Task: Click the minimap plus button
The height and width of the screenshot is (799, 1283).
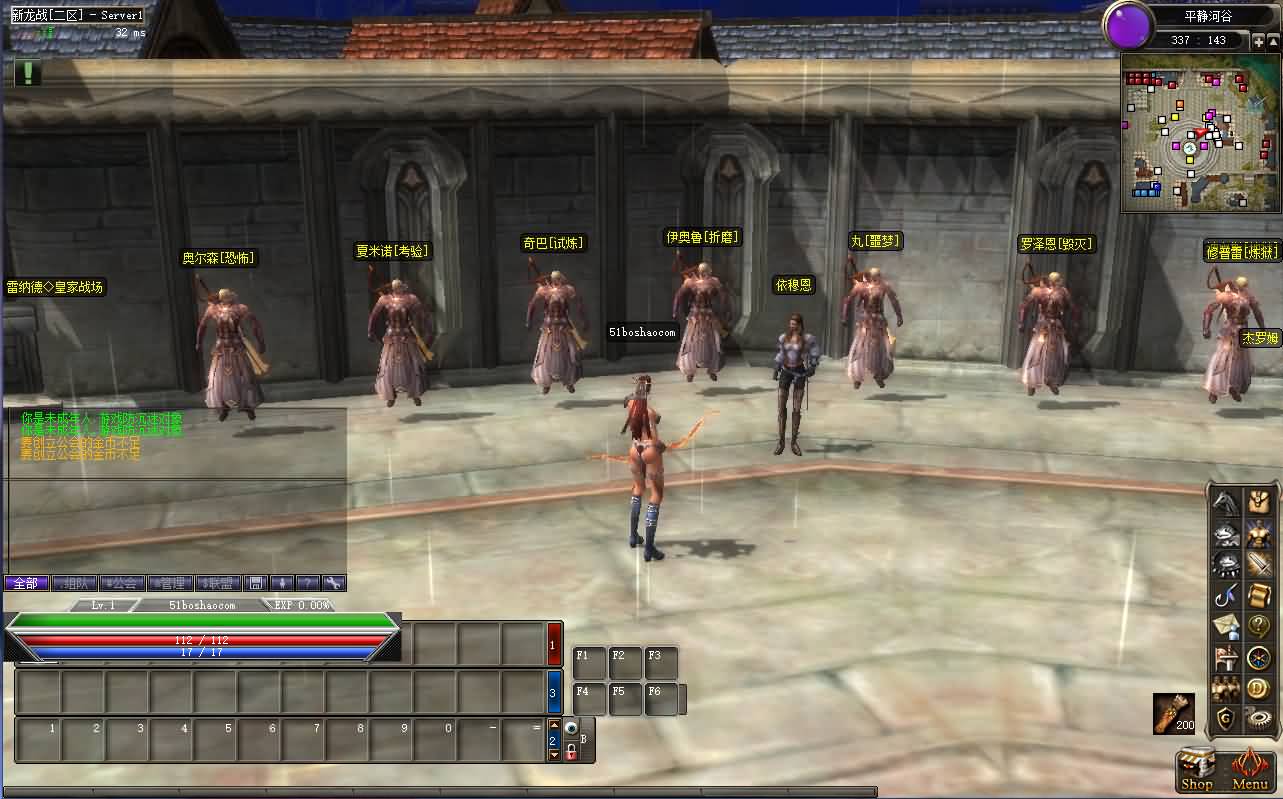Action: pyautogui.click(x=1258, y=41)
